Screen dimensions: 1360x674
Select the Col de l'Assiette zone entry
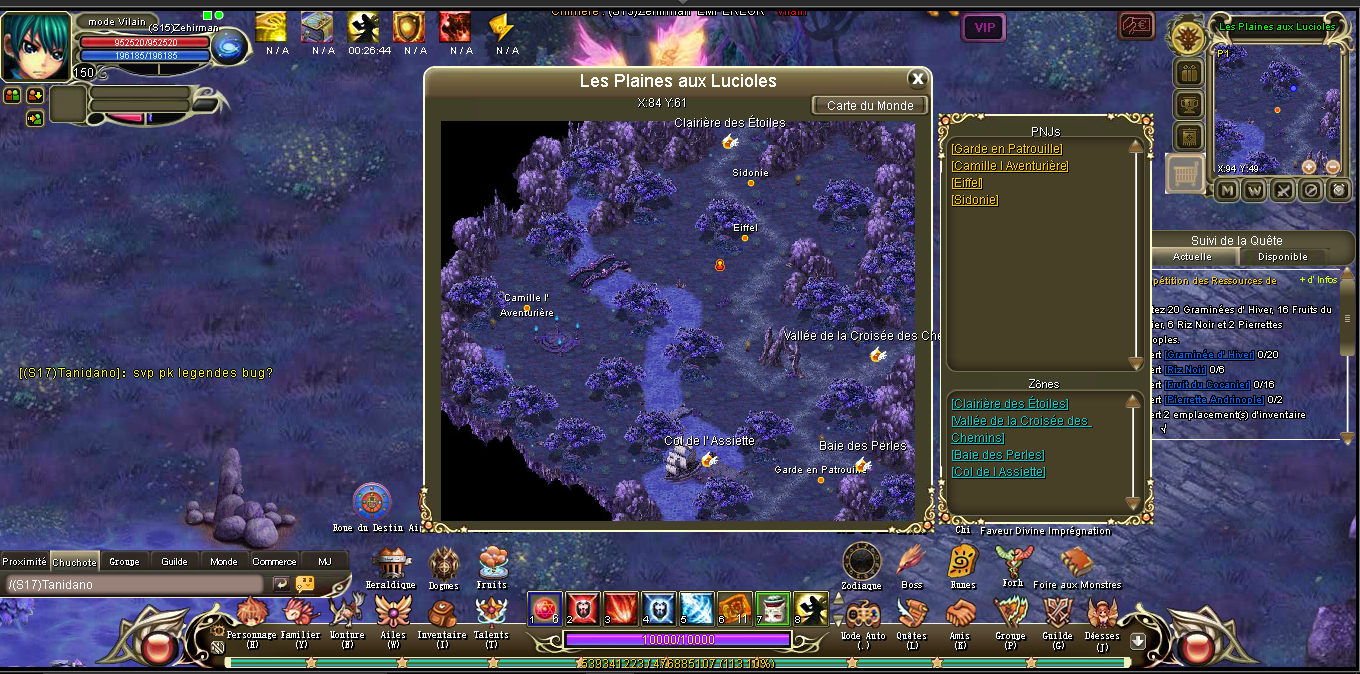(x=998, y=472)
